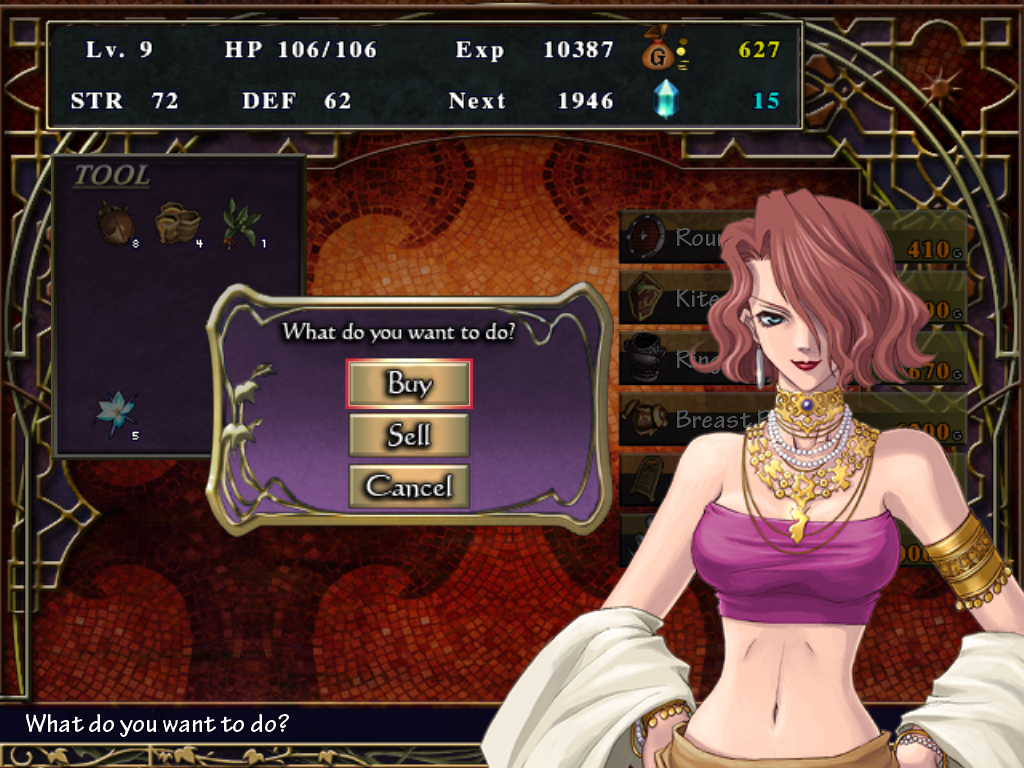This screenshot has width=1024, height=768.
Task: Select the Breast Plate shop listing
Action: [668, 420]
